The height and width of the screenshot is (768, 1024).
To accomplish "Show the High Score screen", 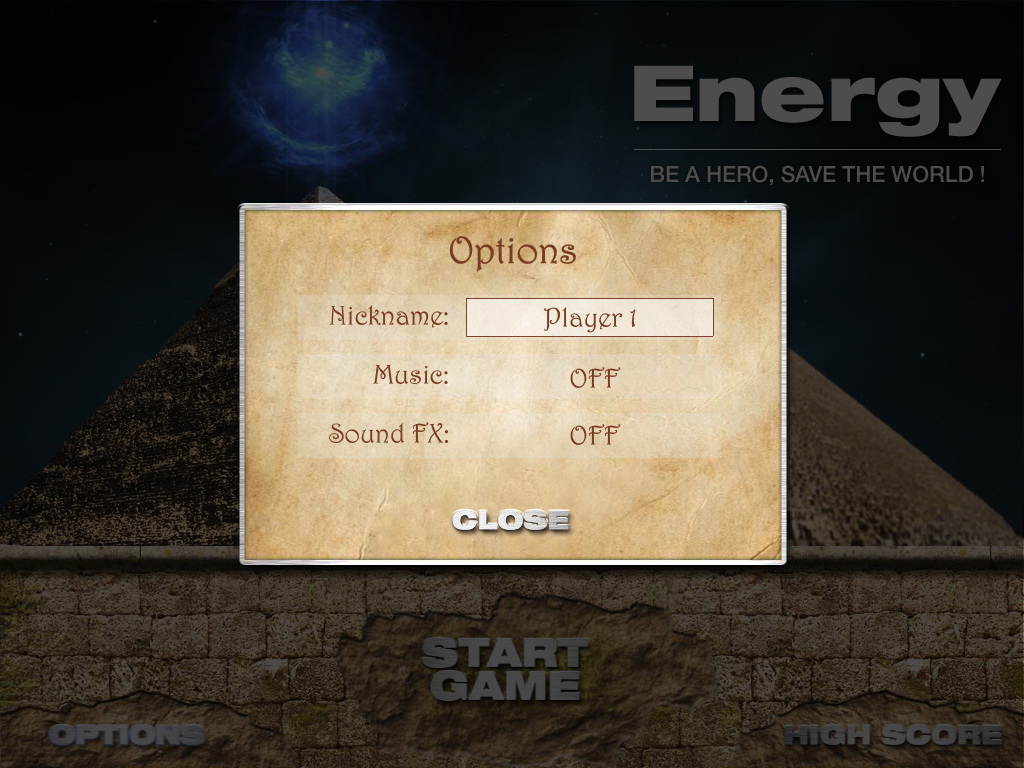I will click(893, 735).
